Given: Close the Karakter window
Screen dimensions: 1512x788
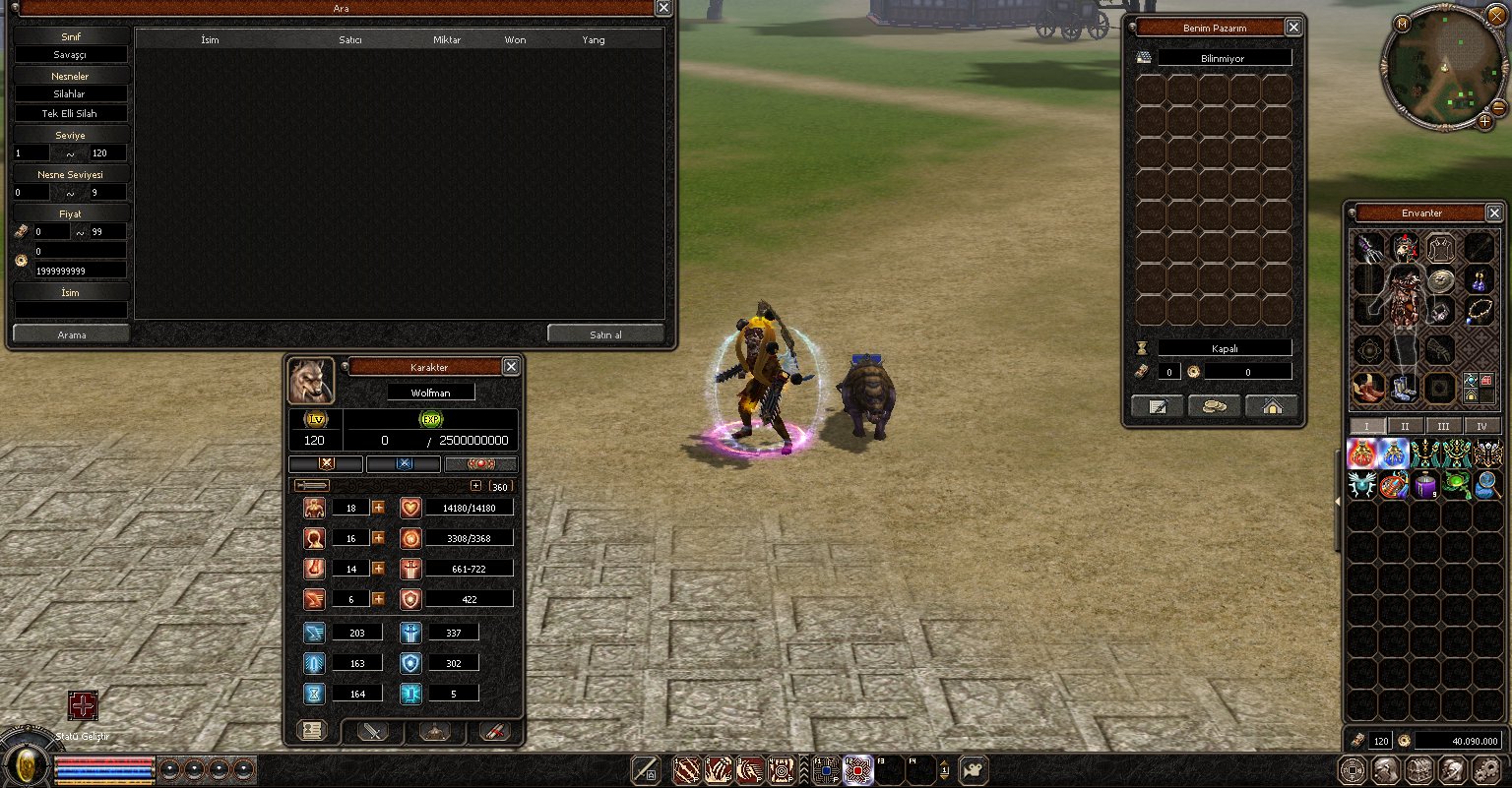Looking at the screenshot, I should (510, 367).
